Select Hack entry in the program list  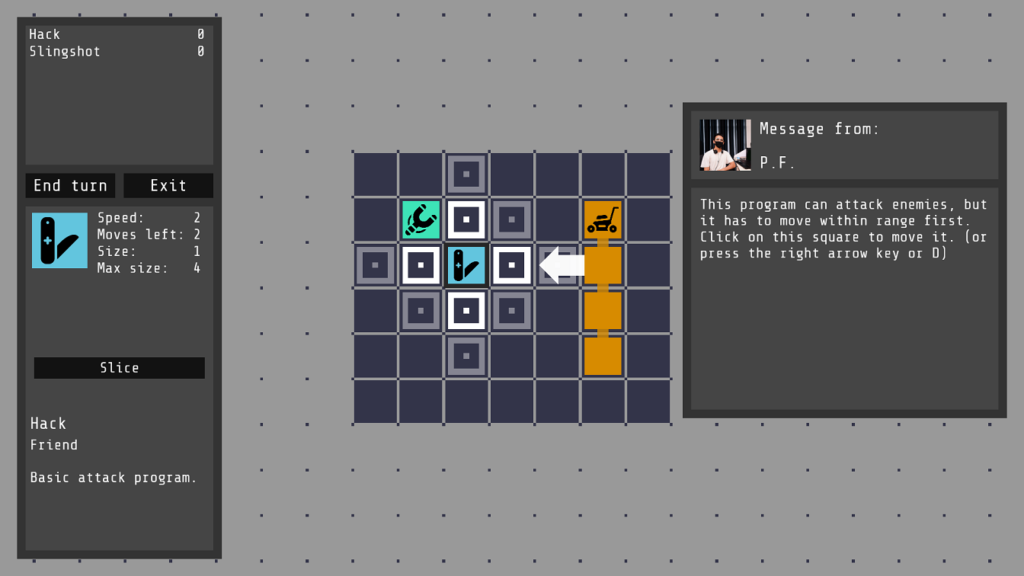(x=45, y=35)
